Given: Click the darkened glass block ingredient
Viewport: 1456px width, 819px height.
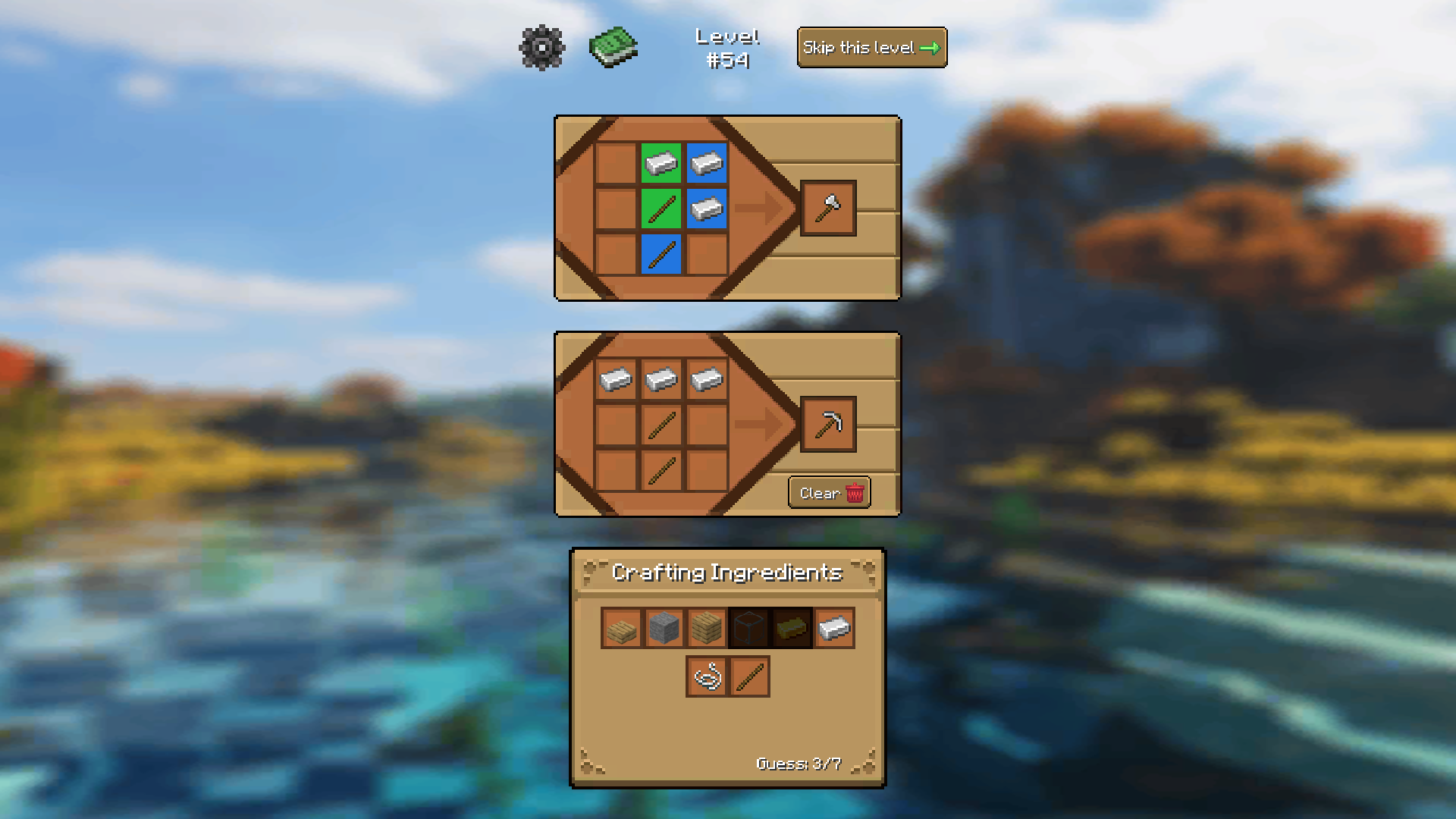Looking at the screenshot, I should coord(749,628).
